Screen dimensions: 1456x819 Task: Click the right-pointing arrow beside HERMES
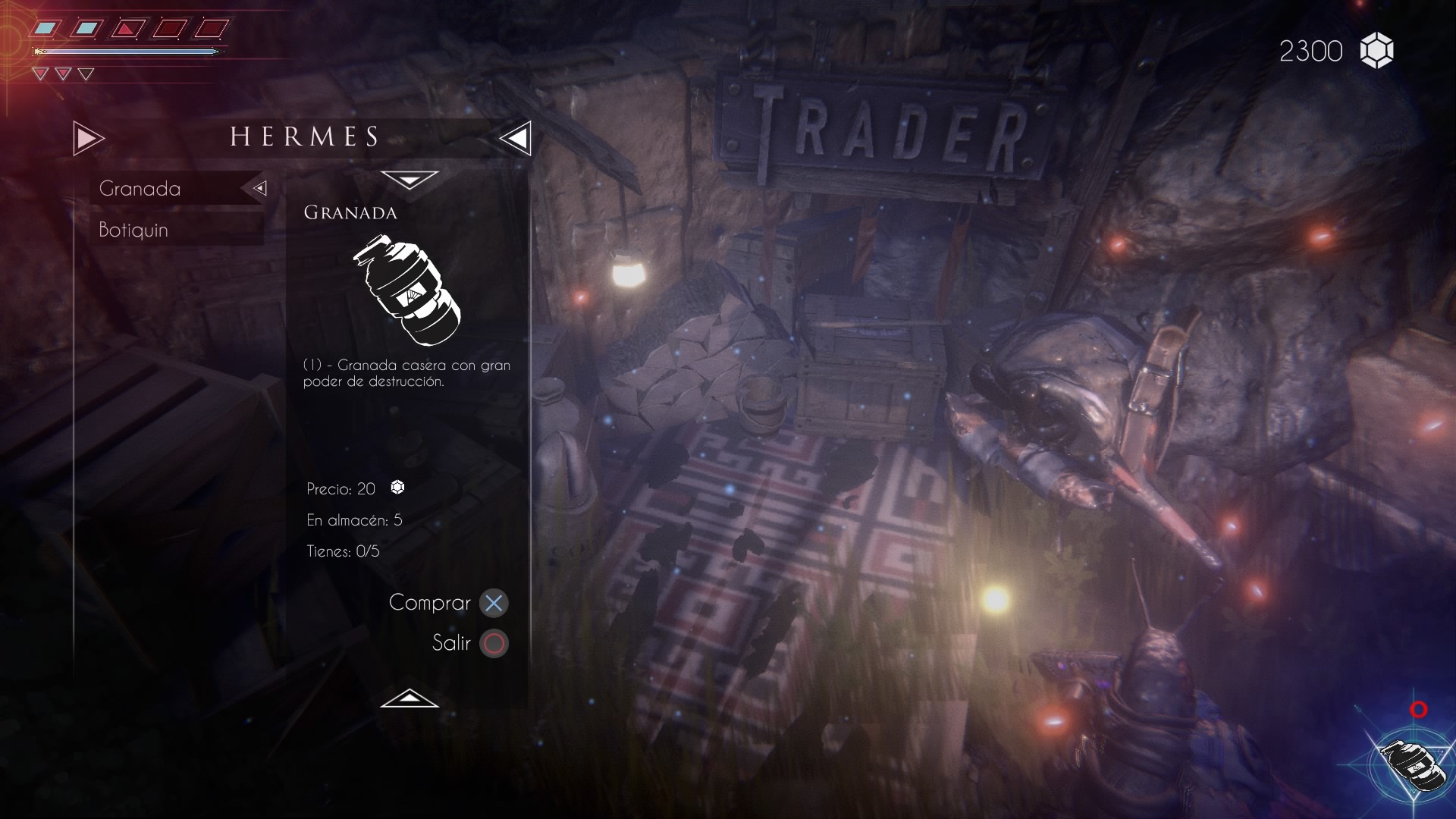[x=88, y=138]
